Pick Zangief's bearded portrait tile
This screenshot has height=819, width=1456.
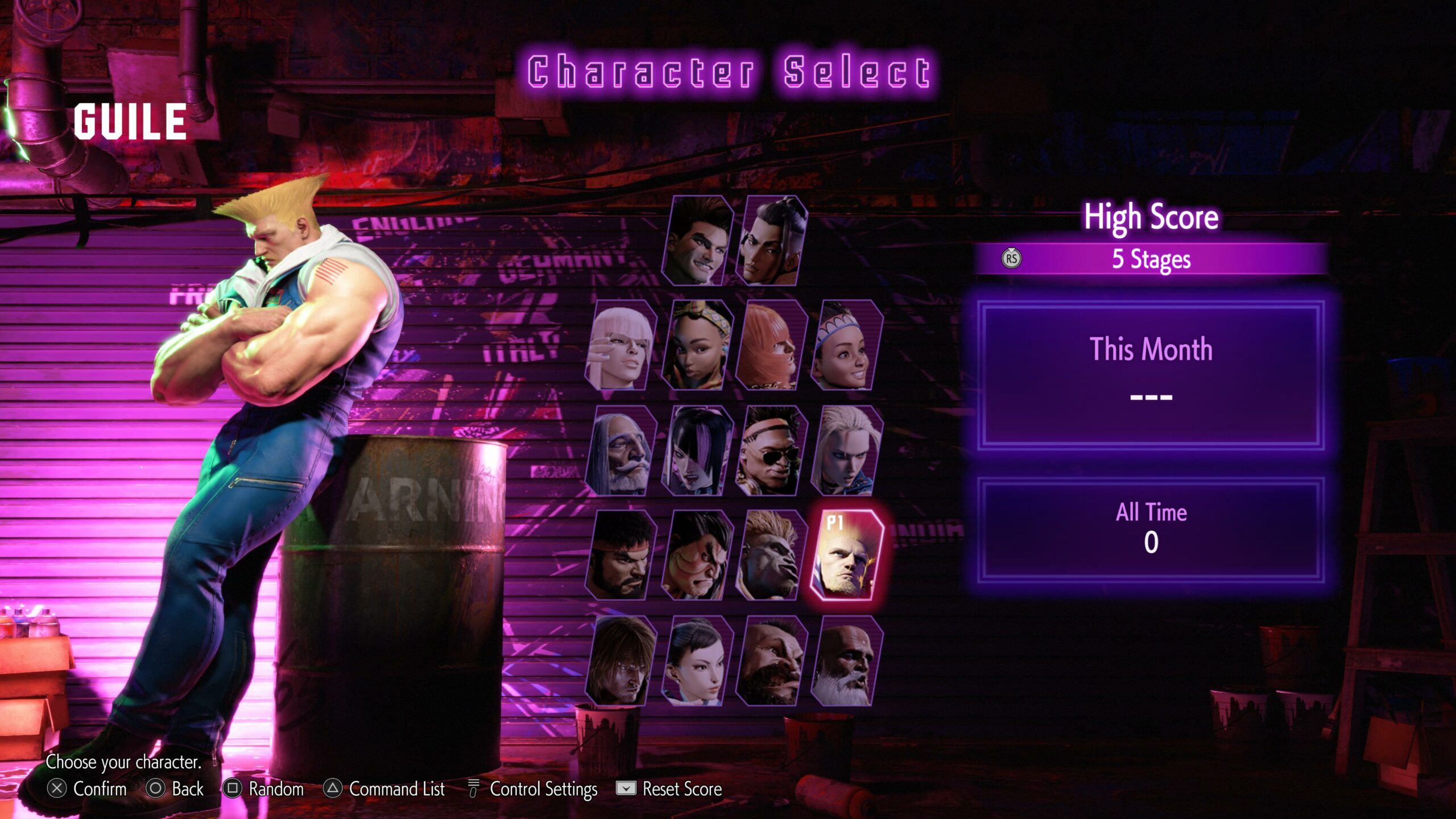click(771, 661)
